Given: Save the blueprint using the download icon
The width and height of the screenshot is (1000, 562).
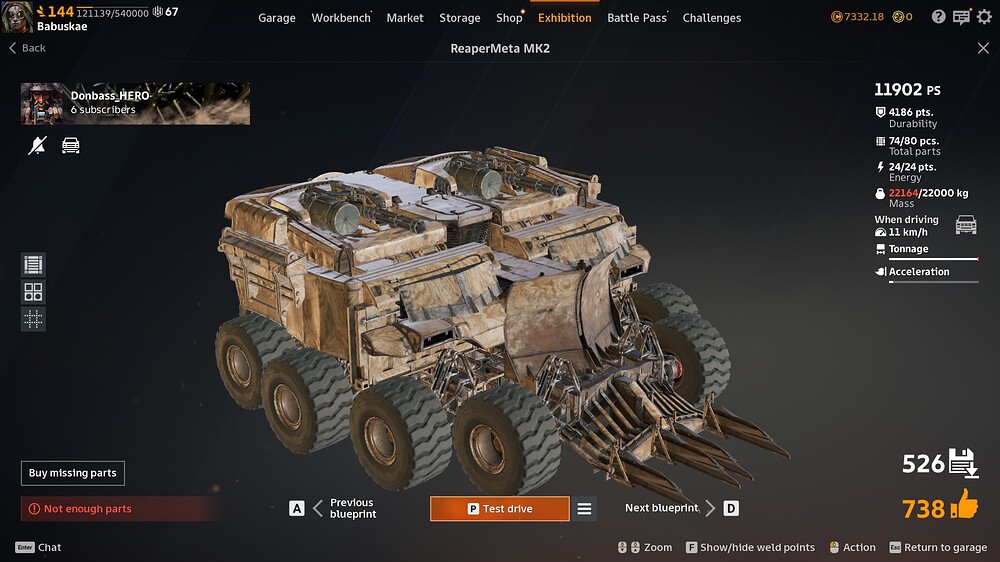Looking at the screenshot, I should 962,463.
